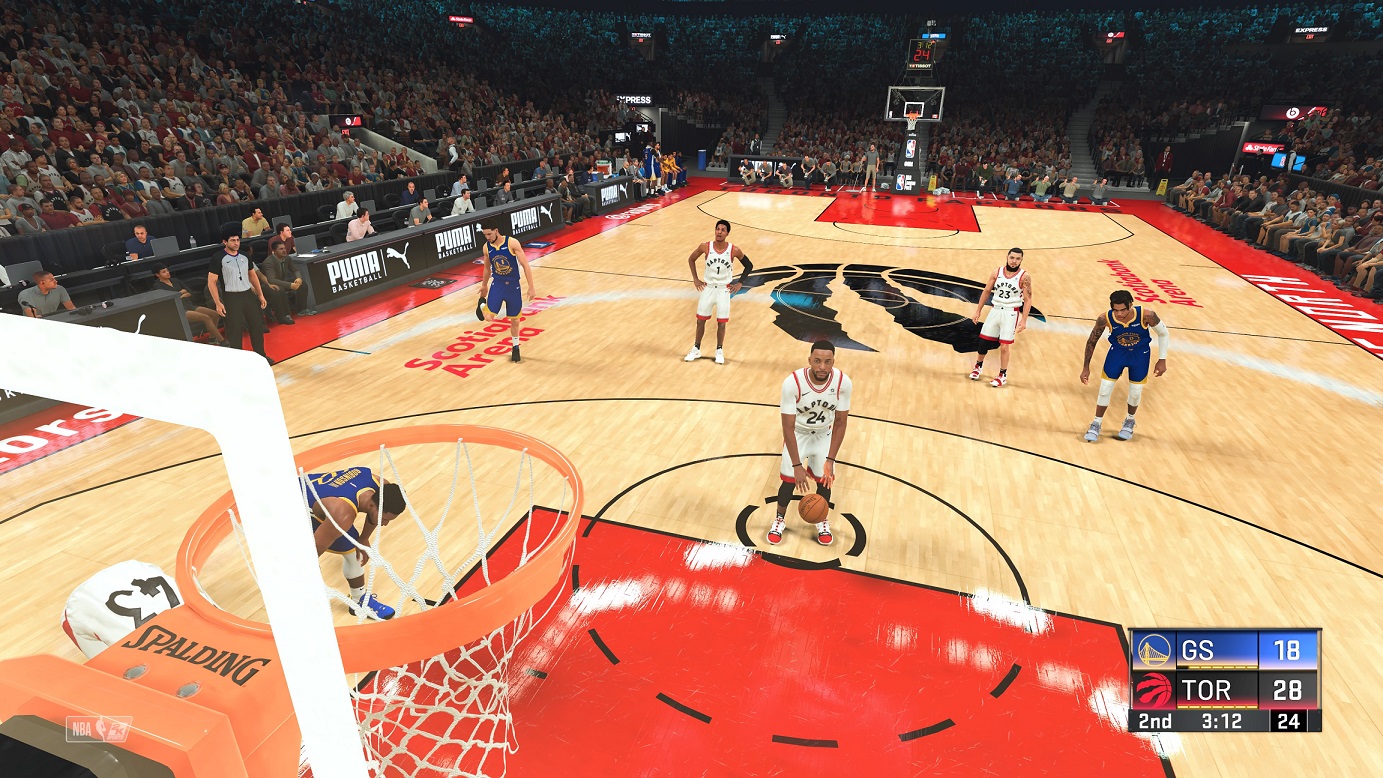Select the Raptors logo on the scoreboard
Screen dimensions: 1383x778
[1154, 688]
